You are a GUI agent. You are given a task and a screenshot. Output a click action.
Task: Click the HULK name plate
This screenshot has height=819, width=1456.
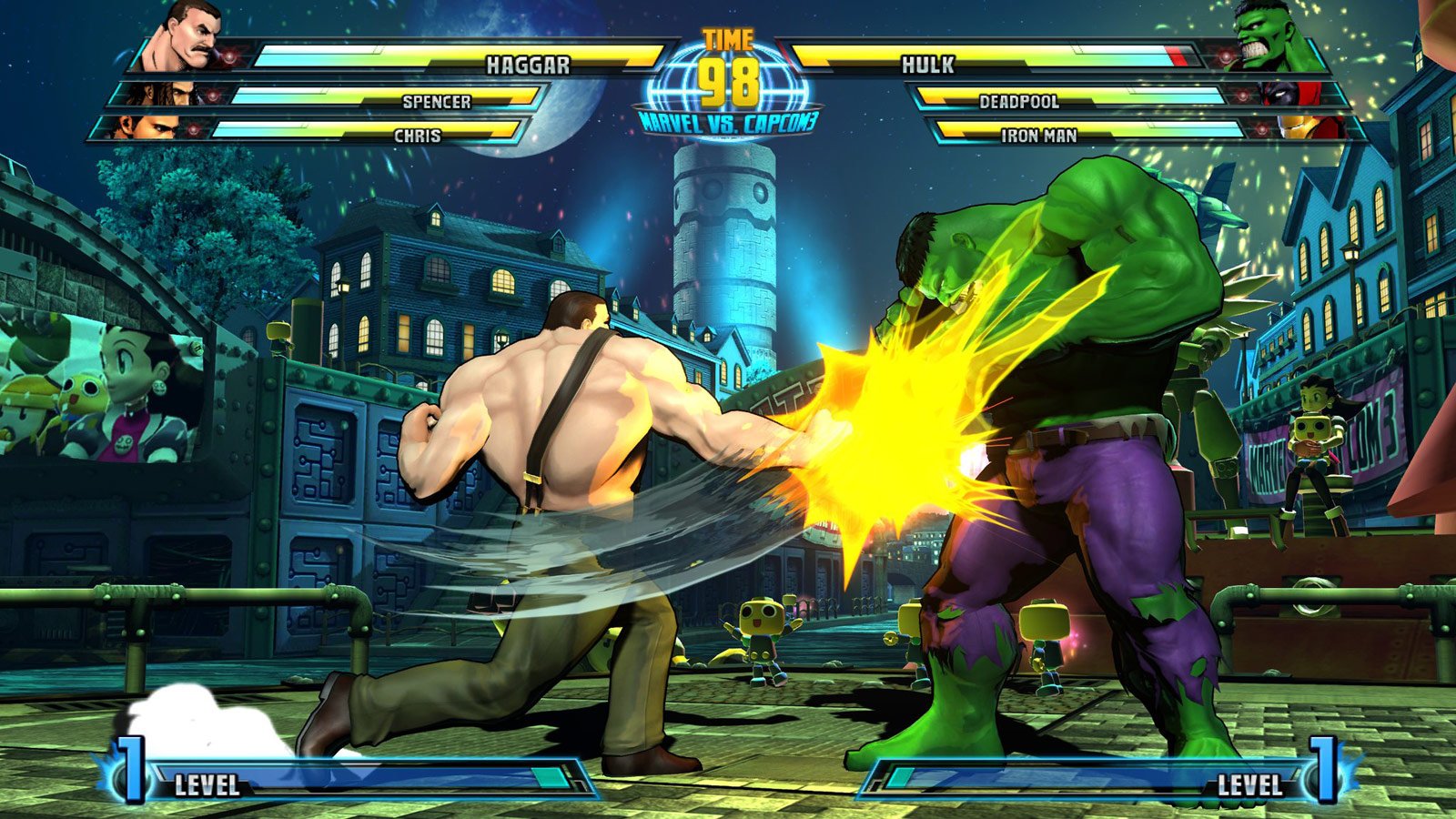[x=928, y=64]
